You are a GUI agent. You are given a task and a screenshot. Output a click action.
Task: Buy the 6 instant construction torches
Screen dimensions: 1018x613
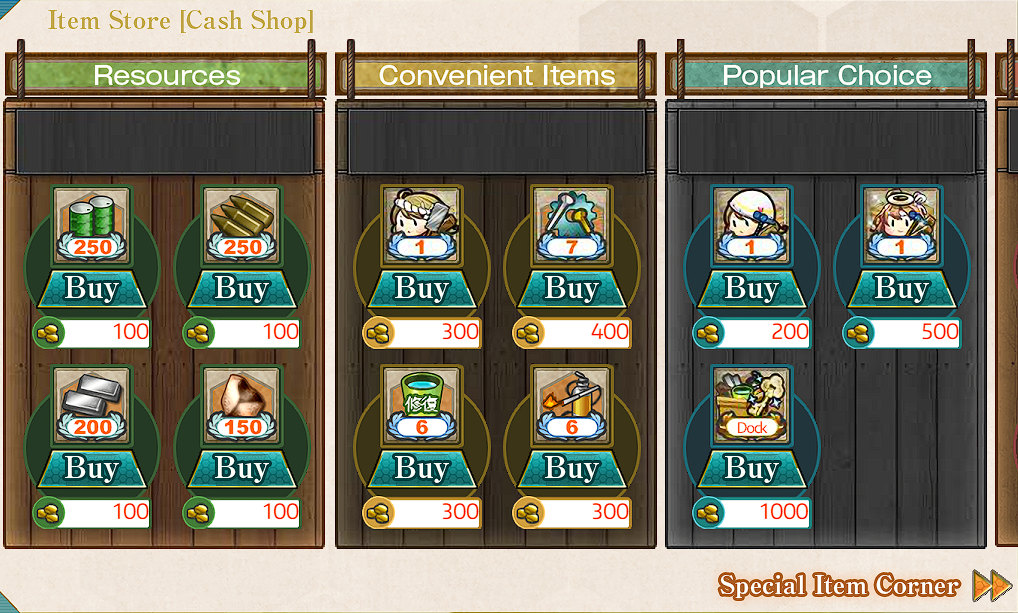click(571, 468)
